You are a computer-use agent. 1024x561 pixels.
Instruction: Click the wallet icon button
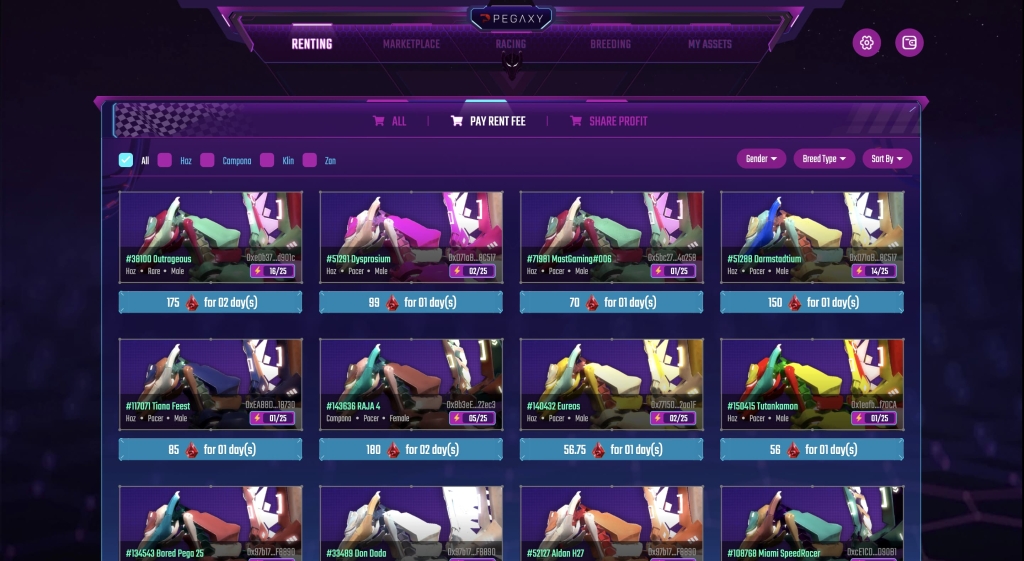pos(909,43)
